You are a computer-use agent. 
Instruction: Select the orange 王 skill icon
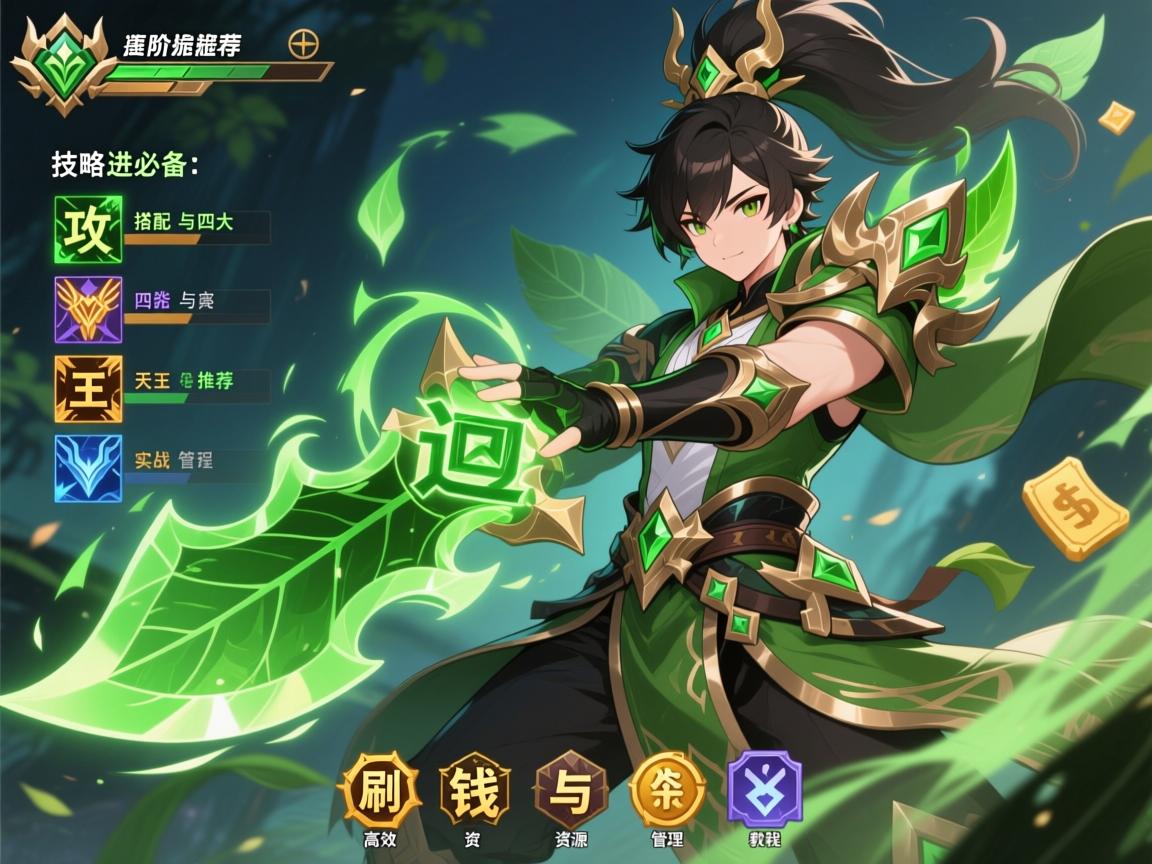point(88,388)
